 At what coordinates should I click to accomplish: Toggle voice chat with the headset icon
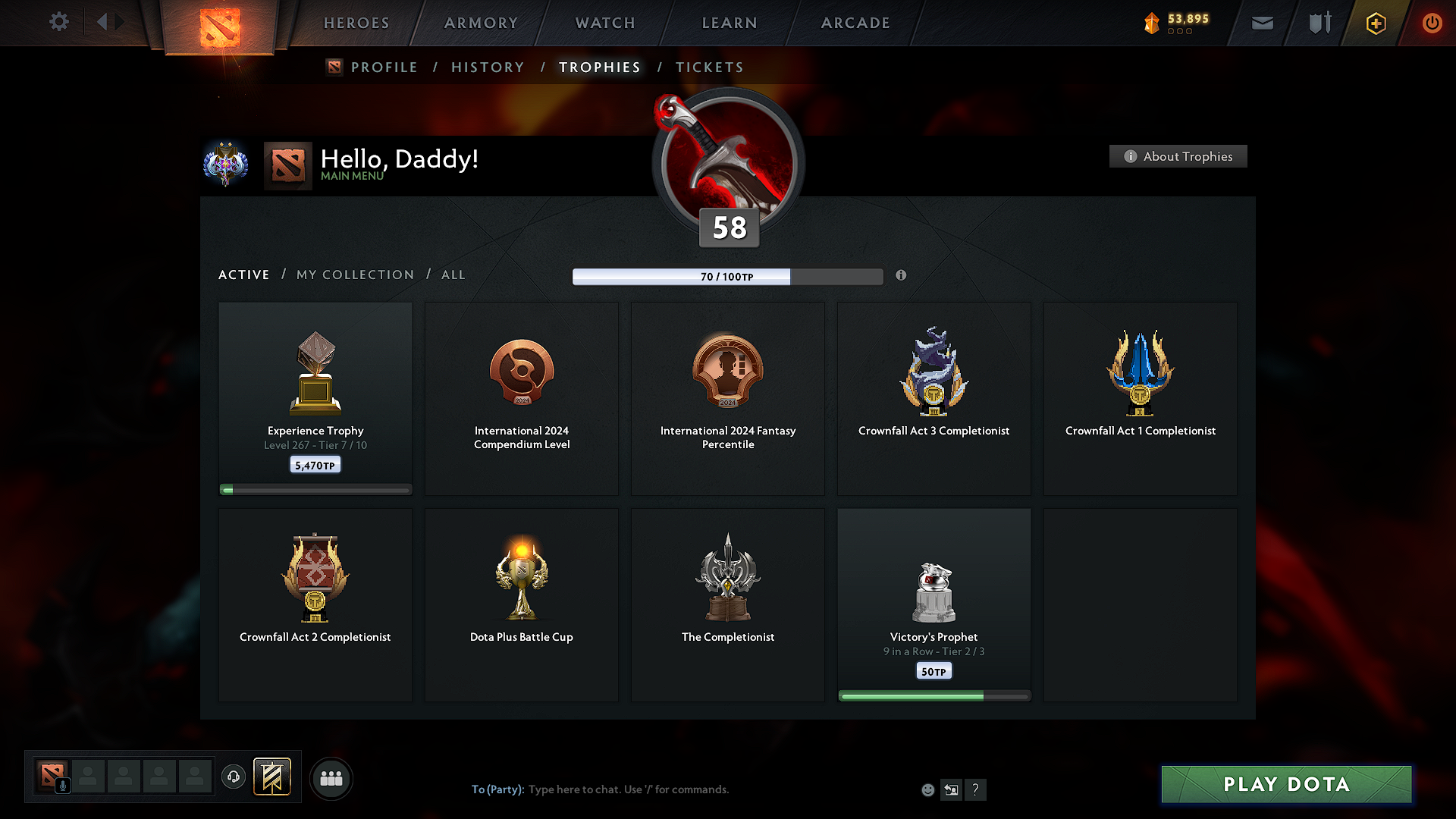pyautogui.click(x=233, y=777)
